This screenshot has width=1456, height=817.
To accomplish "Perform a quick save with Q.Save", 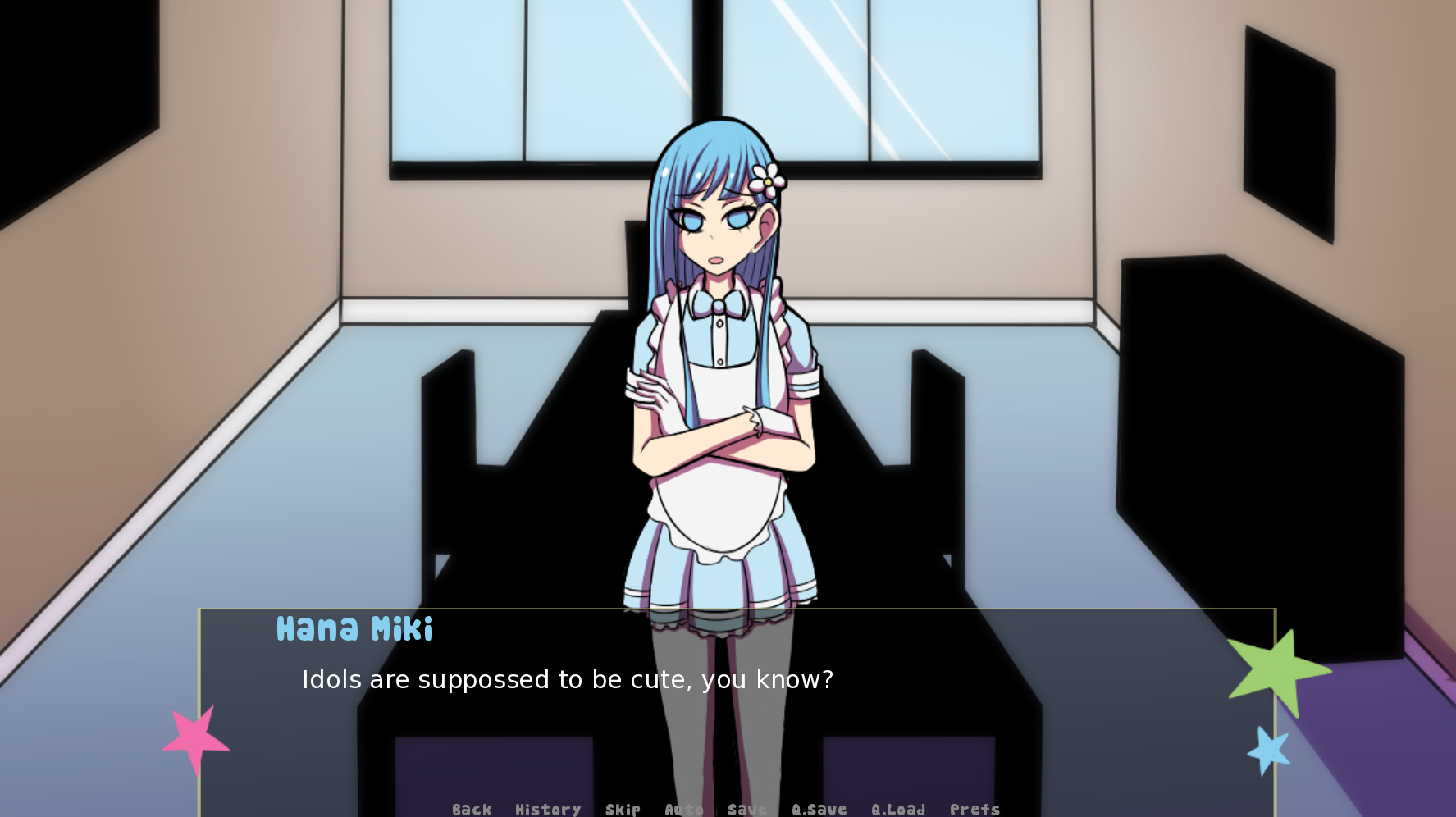I will pyautogui.click(x=819, y=809).
